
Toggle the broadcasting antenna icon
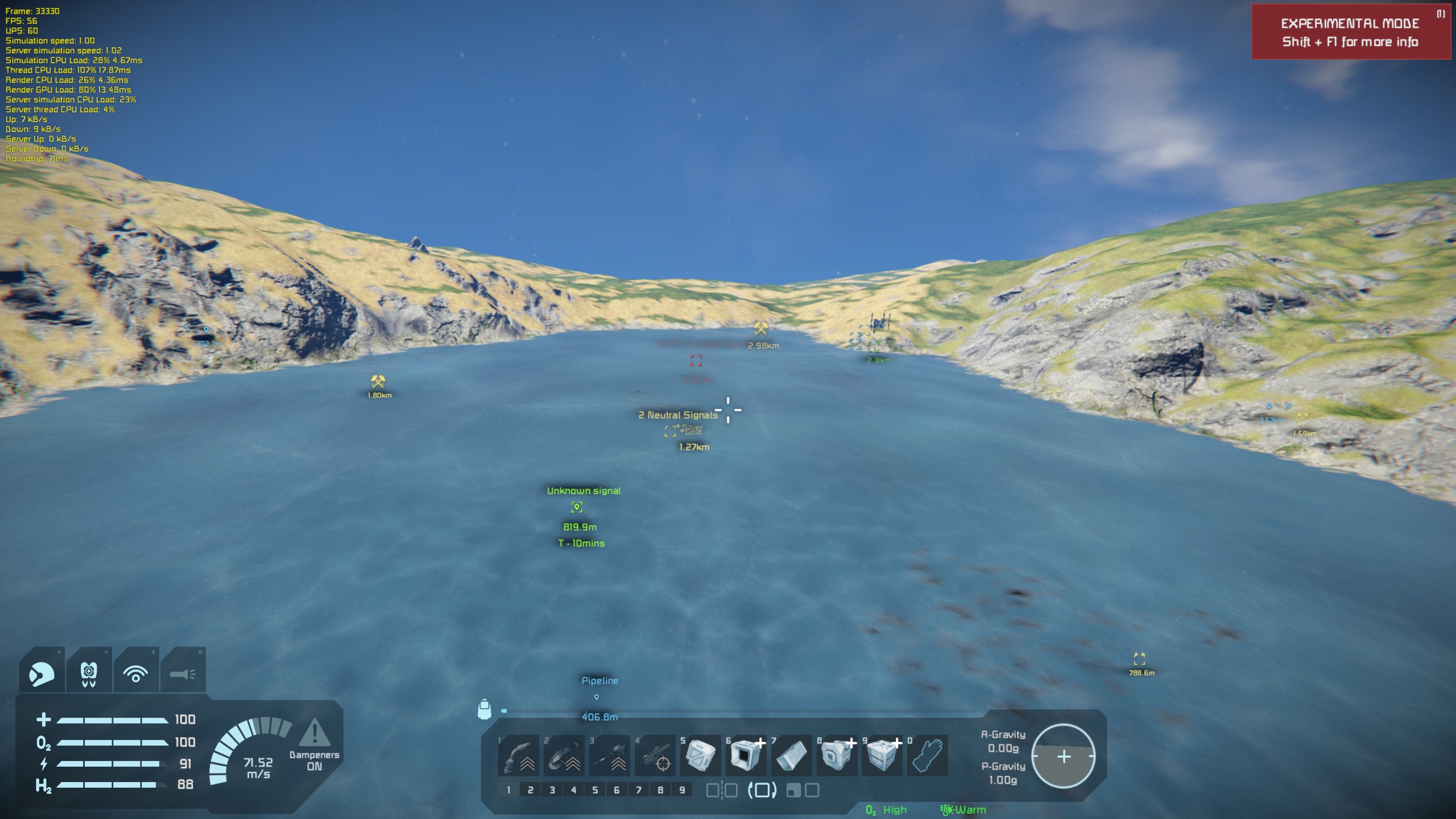(135, 674)
